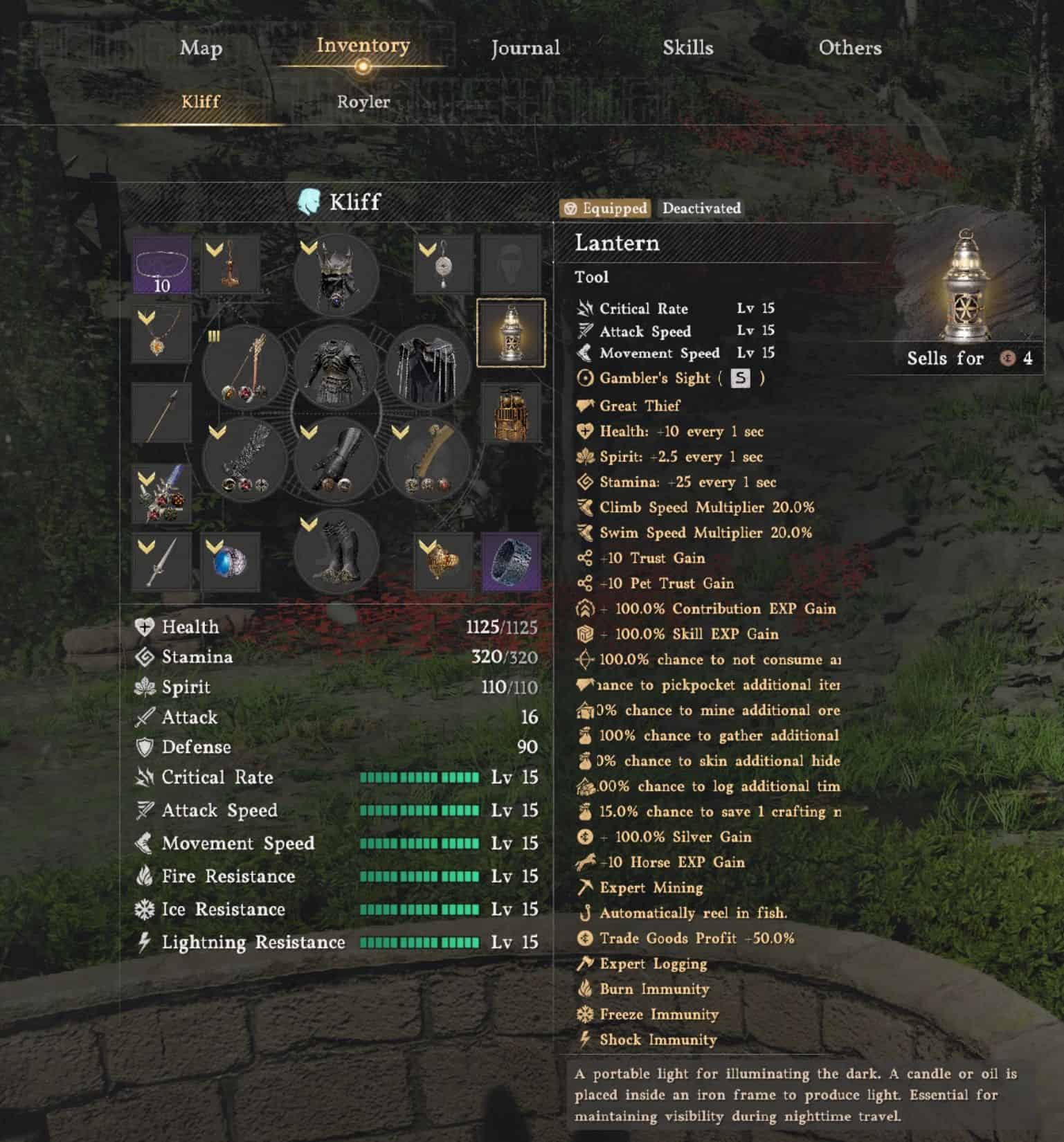
Task: Select the golden cage backpack slot
Action: (511, 413)
